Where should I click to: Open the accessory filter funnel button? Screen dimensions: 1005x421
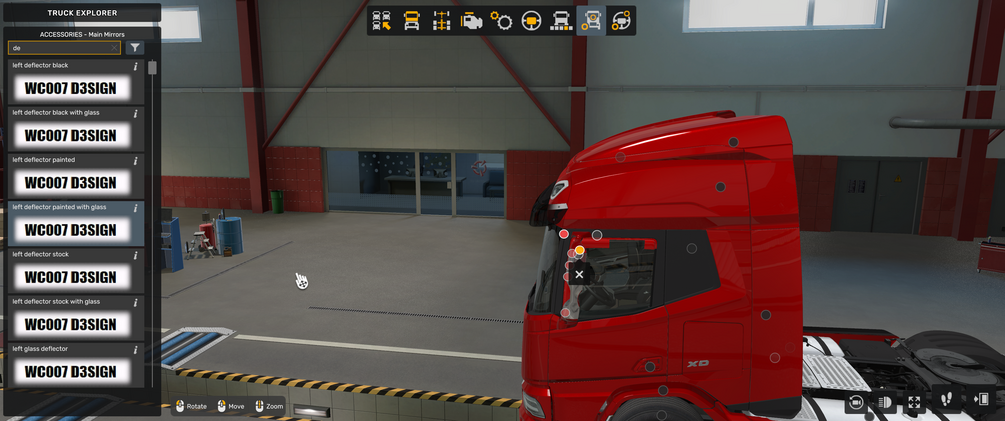coord(136,48)
